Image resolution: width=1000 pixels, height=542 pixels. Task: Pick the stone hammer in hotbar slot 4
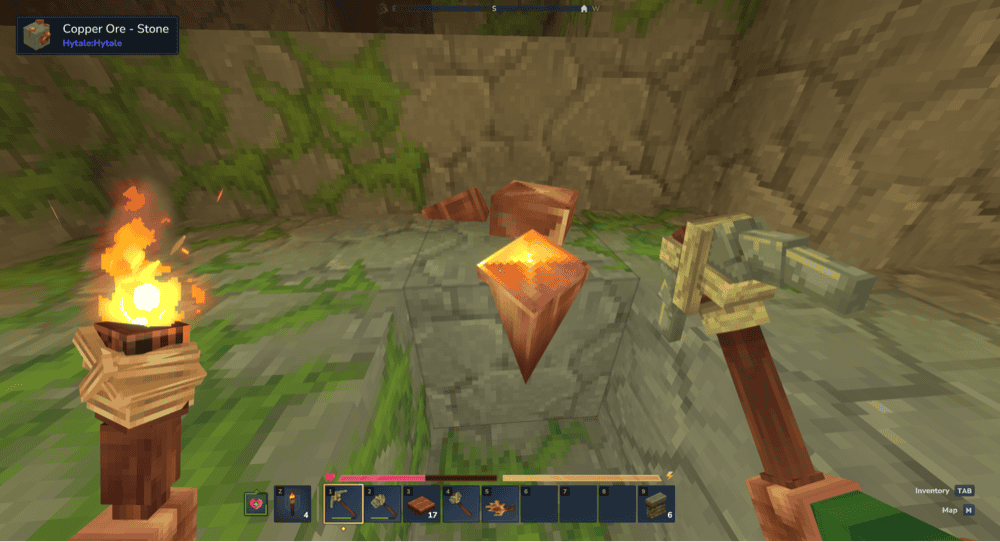click(460, 504)
